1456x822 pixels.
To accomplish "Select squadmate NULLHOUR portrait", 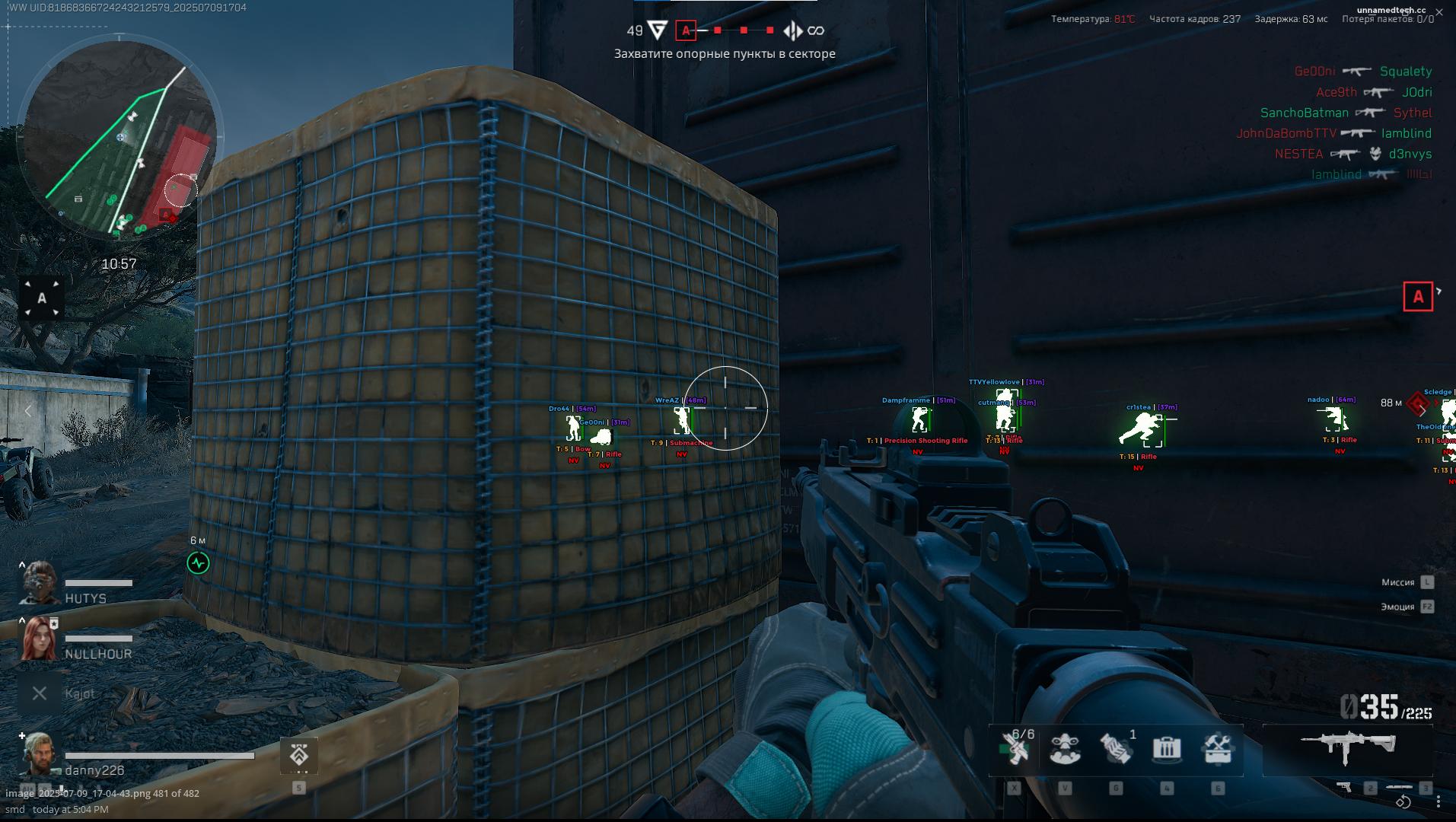I will click(39, 639).
